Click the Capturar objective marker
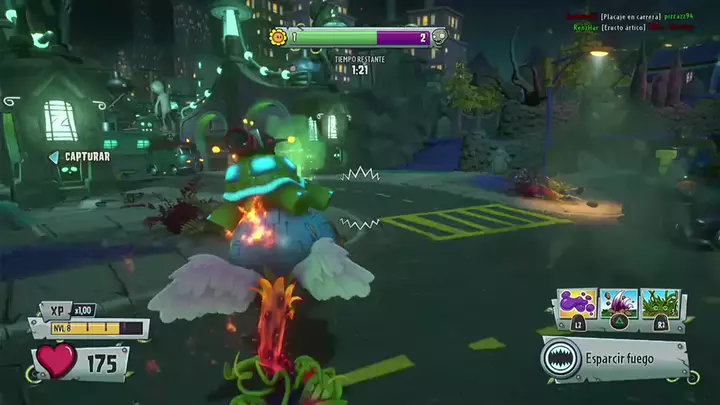Viewport: 720px width, 405px height. 80,157
